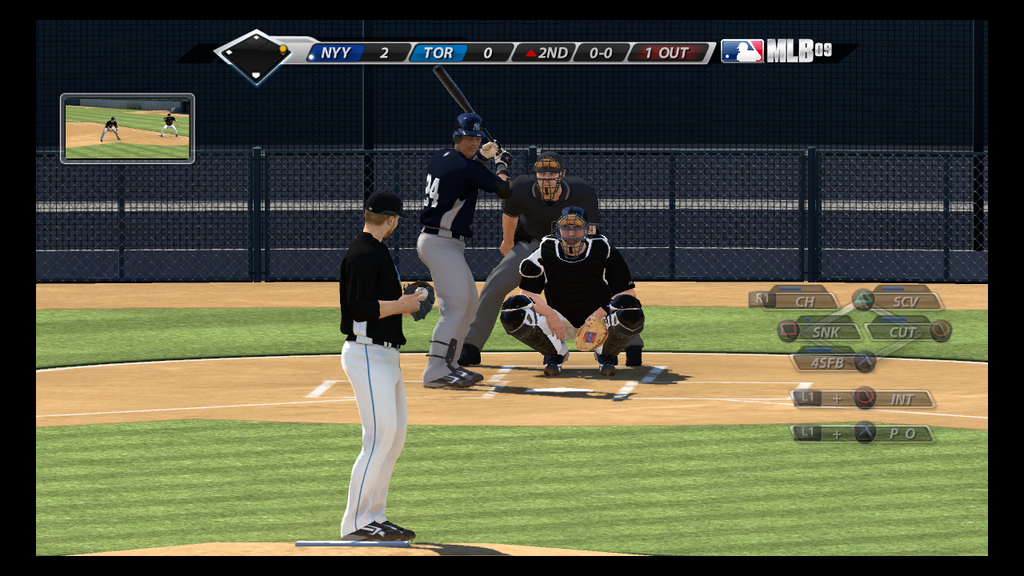Viewport: 1024px width, 576px height.
Task: Choose the SCV screwball pitch
Action: 903,300
